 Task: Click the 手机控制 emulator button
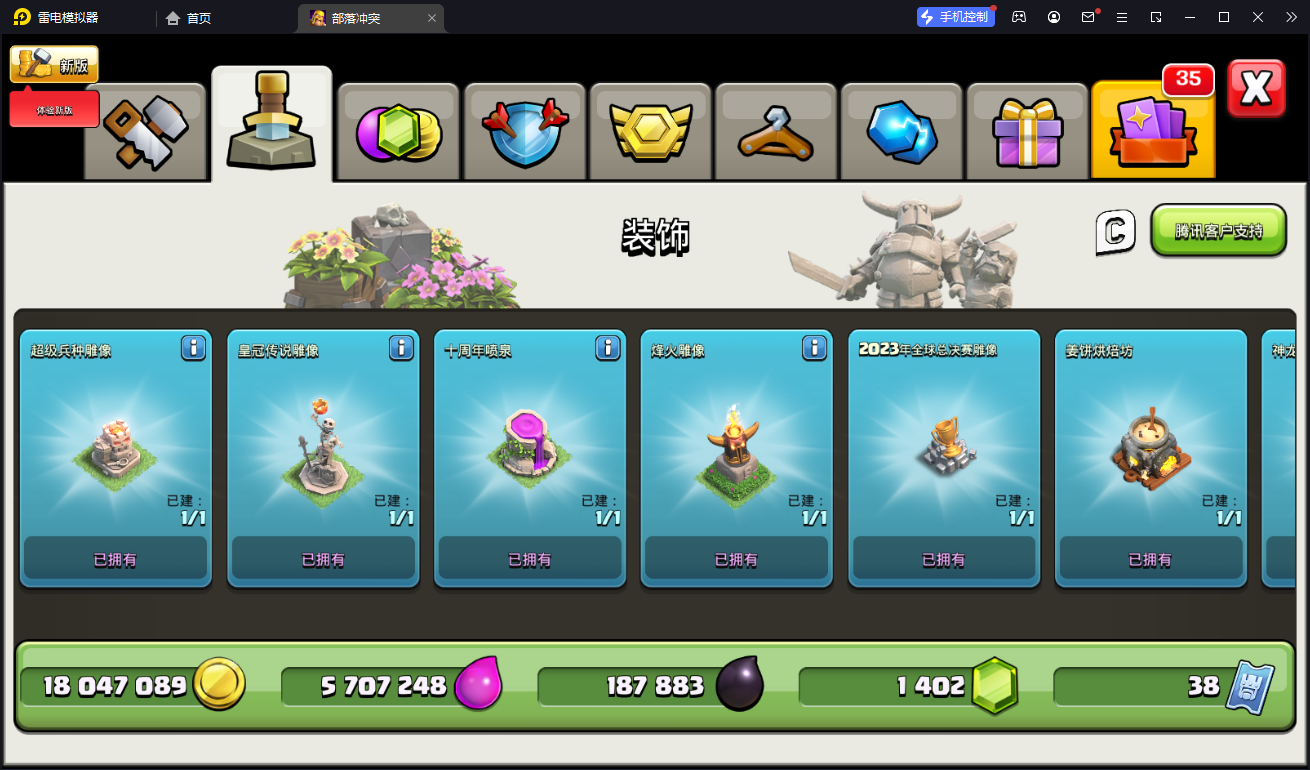click(x=955, y=17)
